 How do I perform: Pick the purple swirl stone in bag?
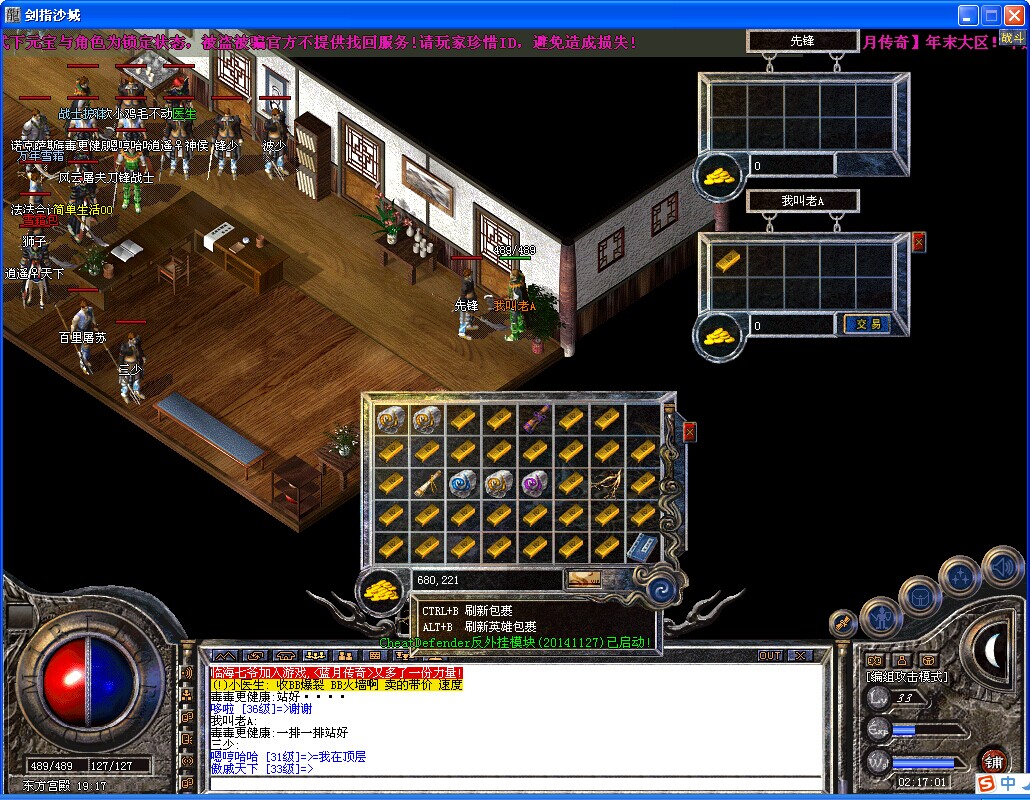tap(536, 483)
